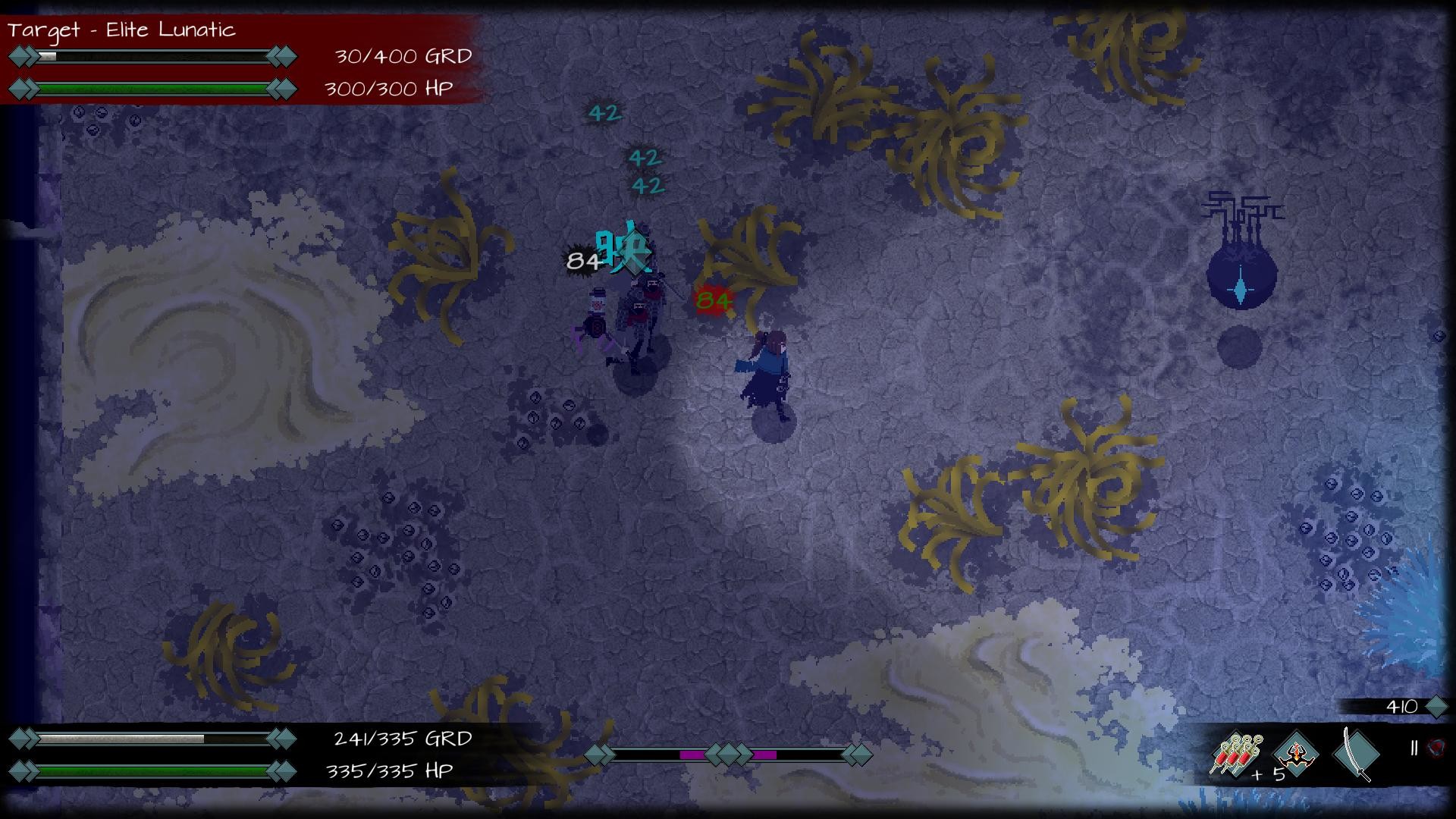This screenshot has height=819, width=1456.
Task: Select the red syringe healing item icon
Action: click(x=1238, y=753)
